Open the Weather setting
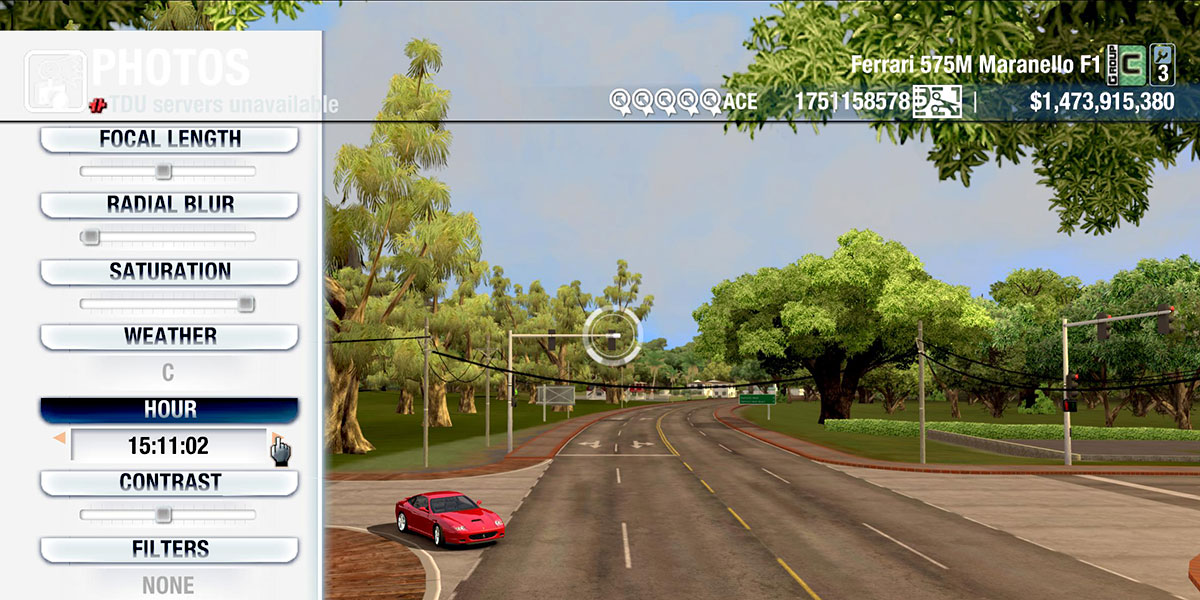The height and width of the screenshot is (600, 1200). 169,336
